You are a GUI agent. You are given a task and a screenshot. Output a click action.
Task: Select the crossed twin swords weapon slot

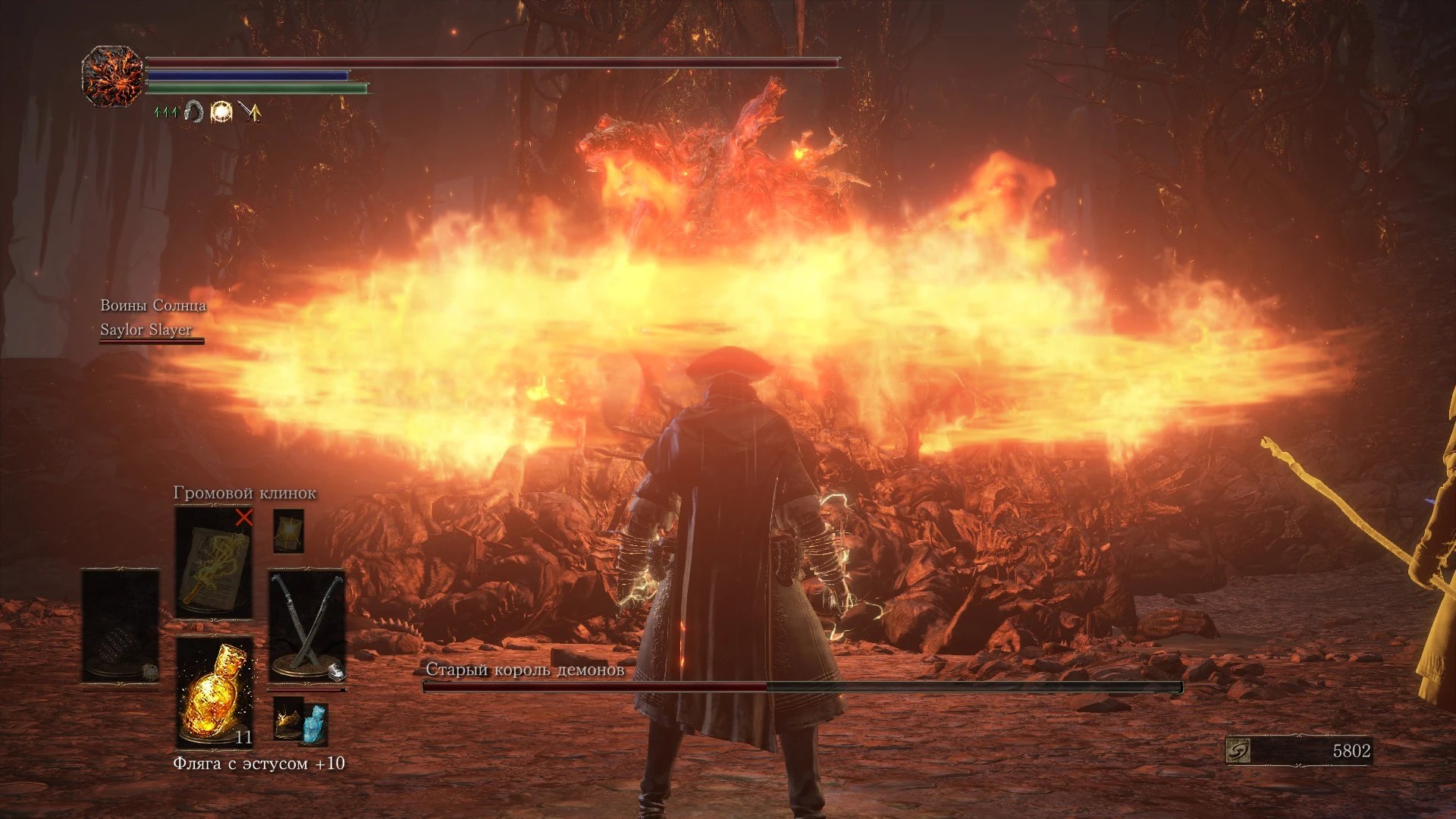[307, 626]
